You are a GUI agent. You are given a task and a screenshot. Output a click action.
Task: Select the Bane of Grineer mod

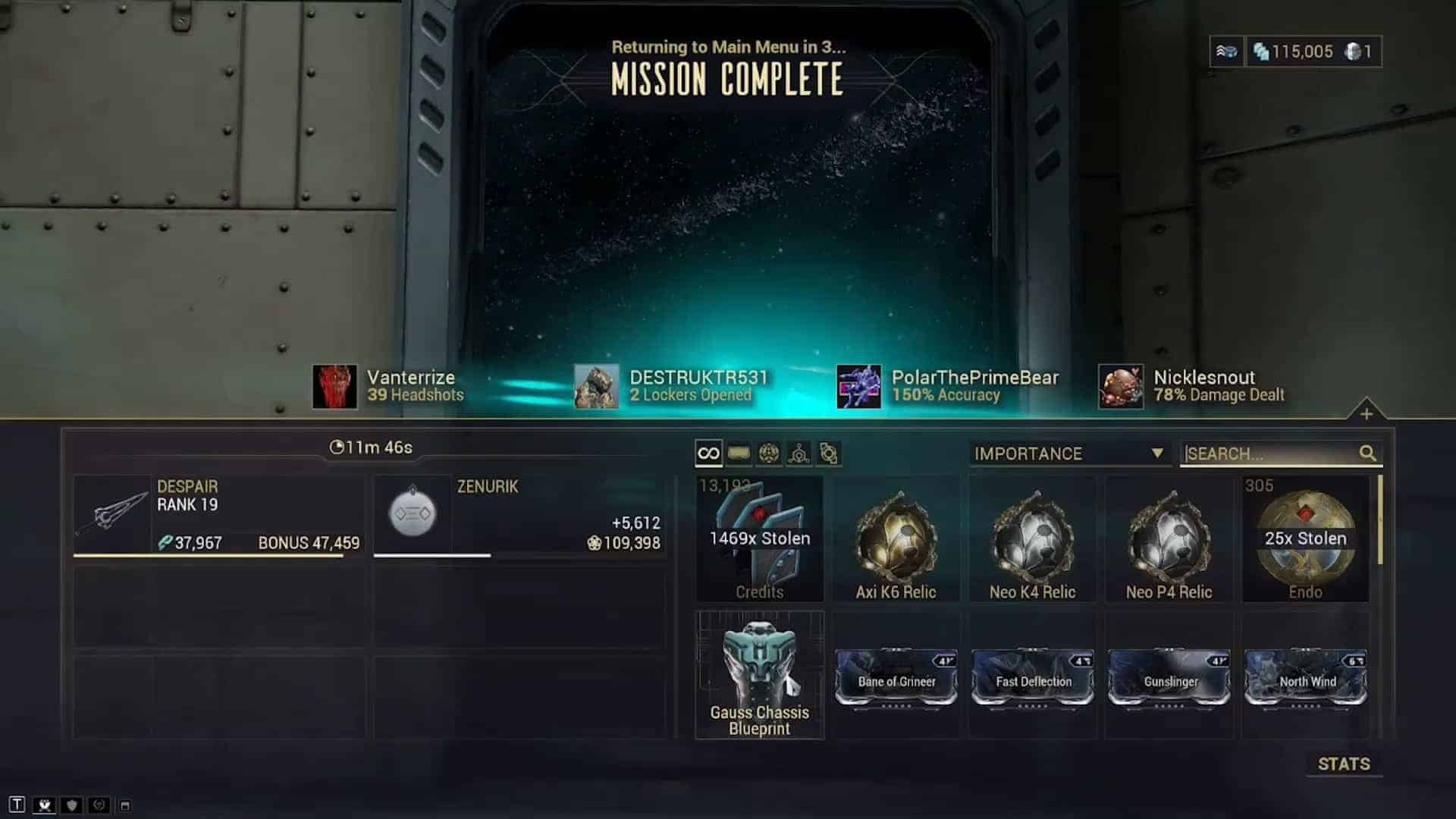tap(896, 679)
